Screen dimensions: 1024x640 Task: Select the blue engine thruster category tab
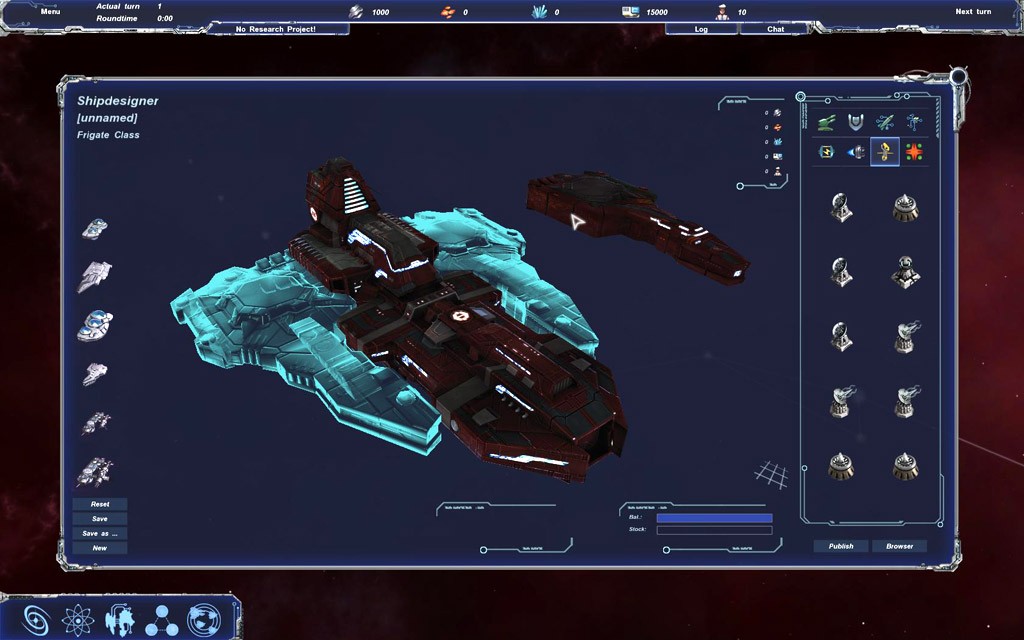tap(856, 152)
